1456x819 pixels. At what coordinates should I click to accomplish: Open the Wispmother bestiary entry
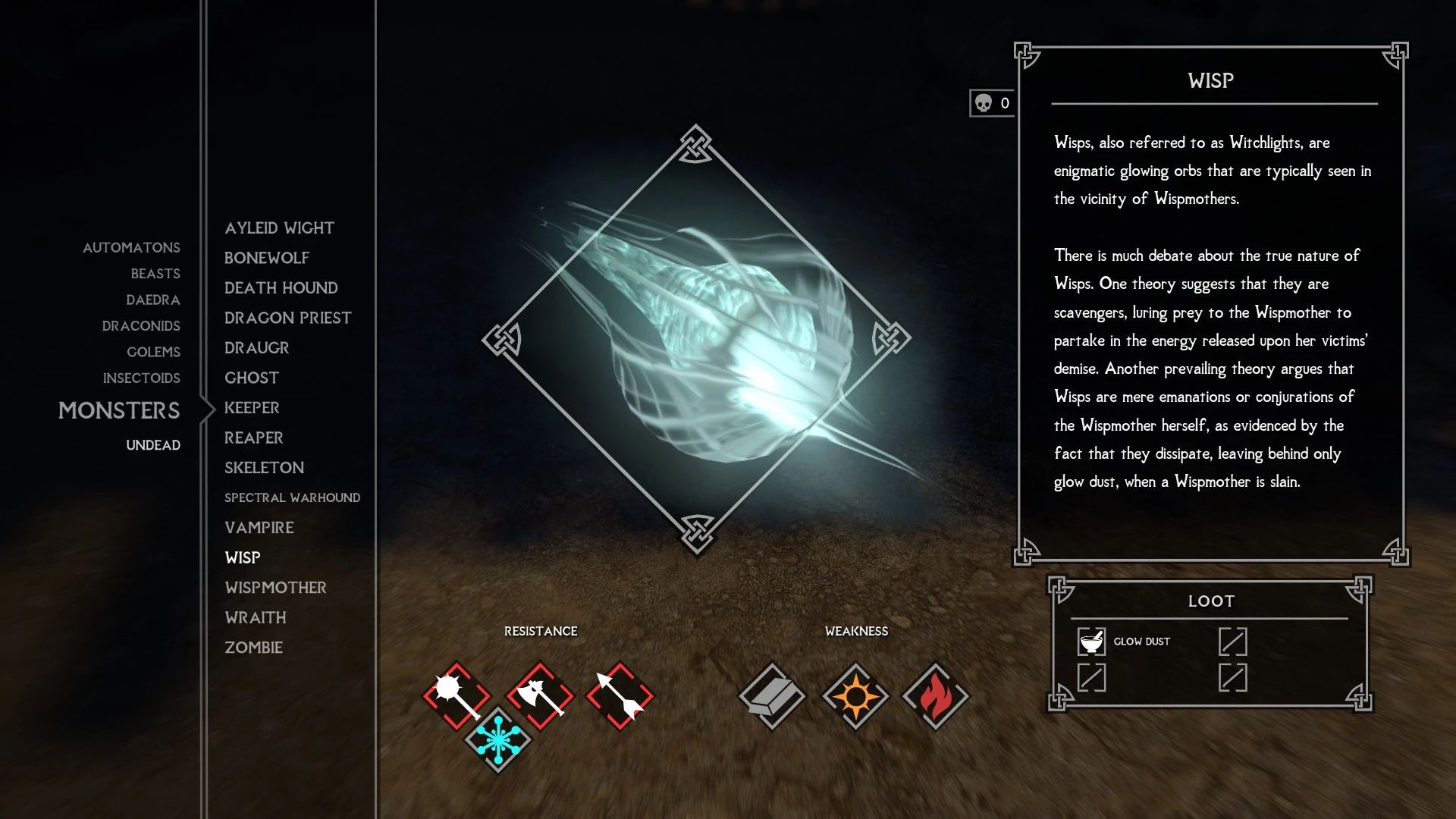(x=275, y=587)
